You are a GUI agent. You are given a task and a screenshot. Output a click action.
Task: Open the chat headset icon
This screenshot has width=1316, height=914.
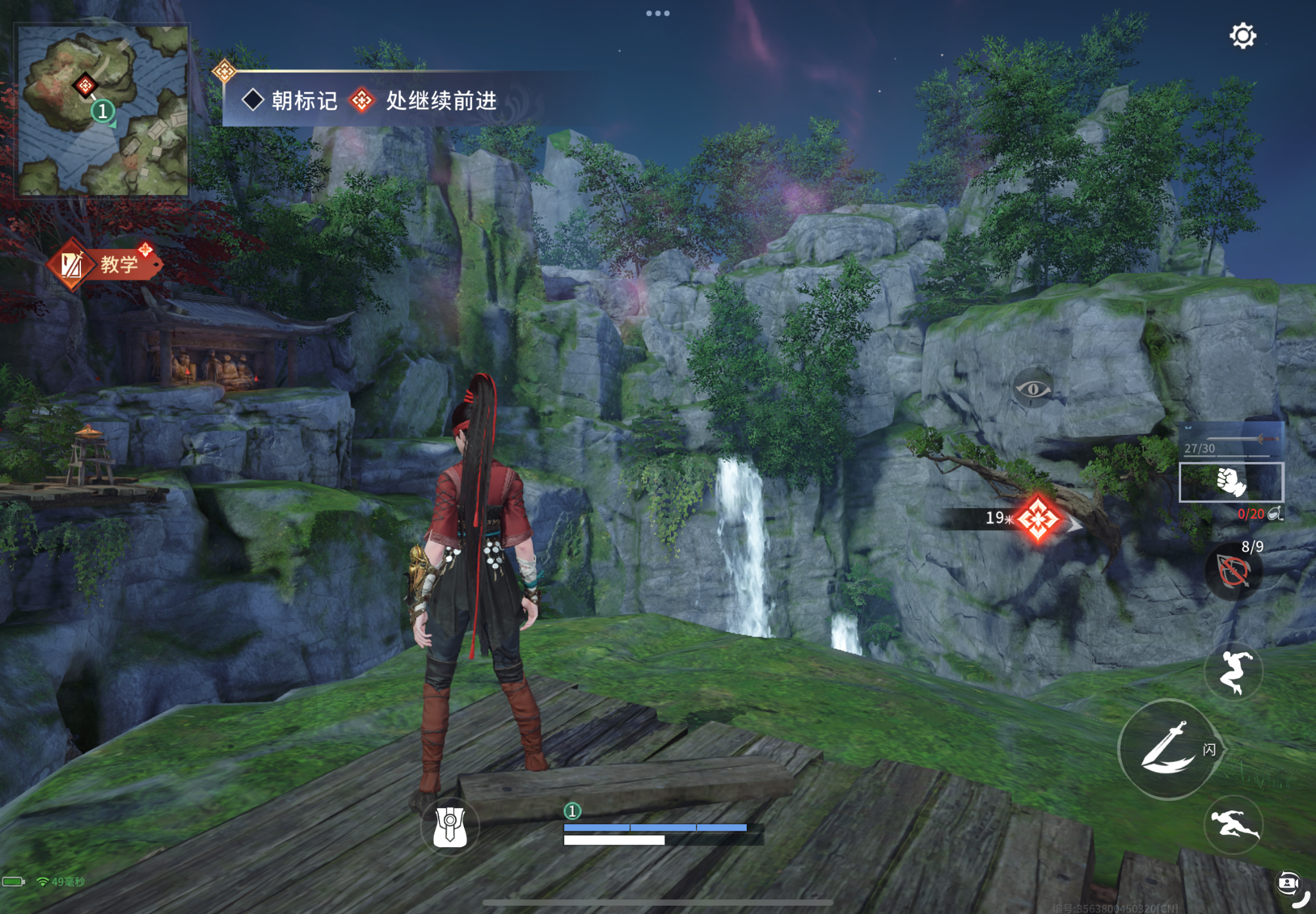(1289, 883)
